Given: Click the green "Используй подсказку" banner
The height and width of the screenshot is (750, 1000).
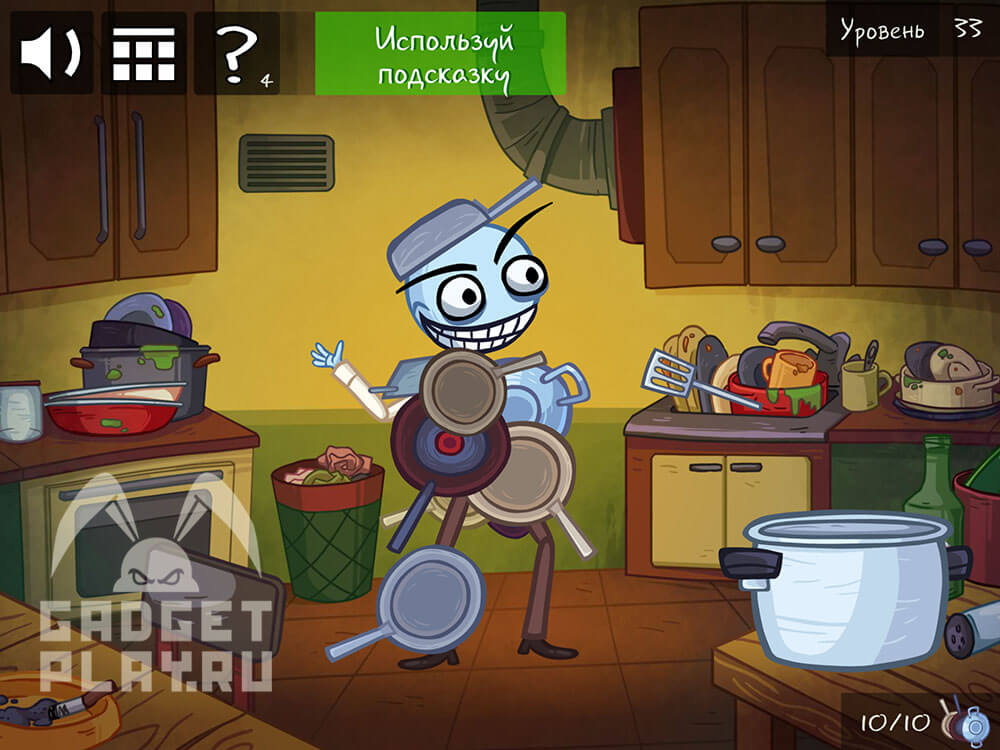Looking at the screenshot, I should pyautogui.click(x=440, y=54).
